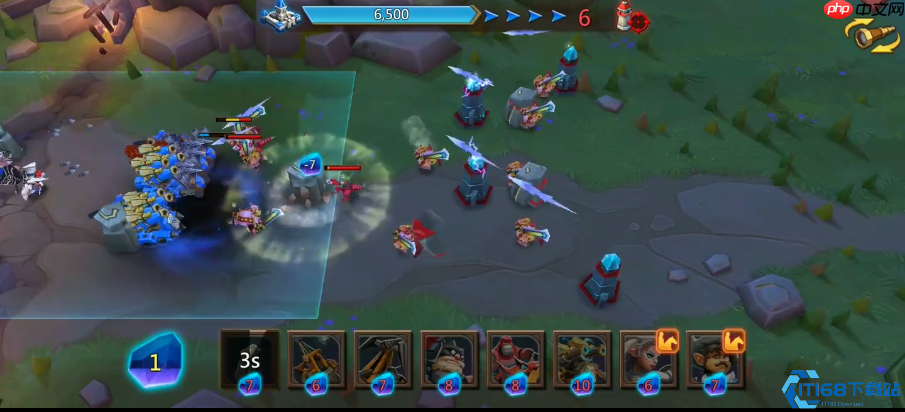Image resolution: width=905 pixels, height=412 pixels.
Task: Click the blue player base icon
Action: pos(277,16)
